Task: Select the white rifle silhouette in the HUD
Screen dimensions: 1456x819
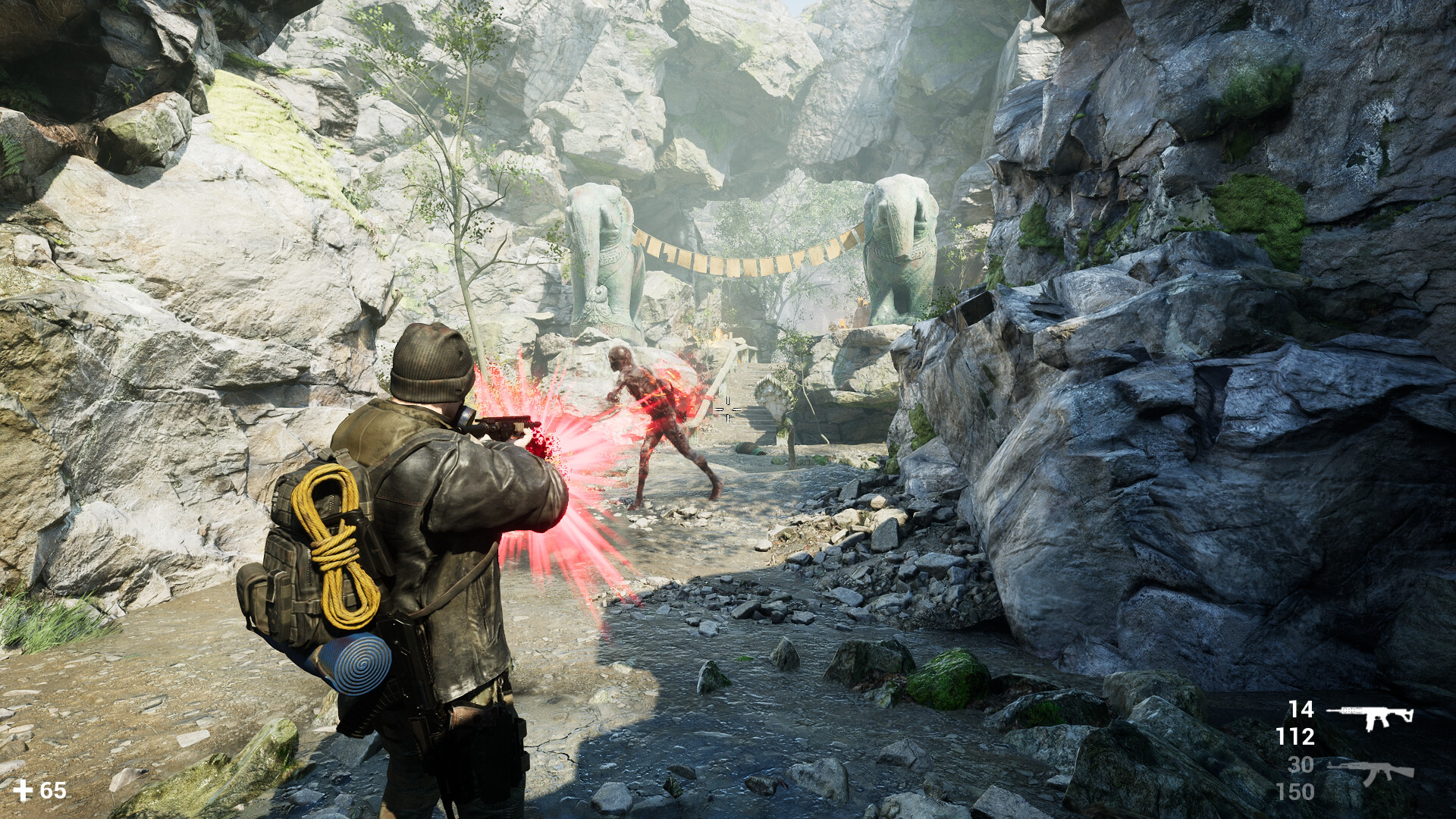Action: (1370, 717)
